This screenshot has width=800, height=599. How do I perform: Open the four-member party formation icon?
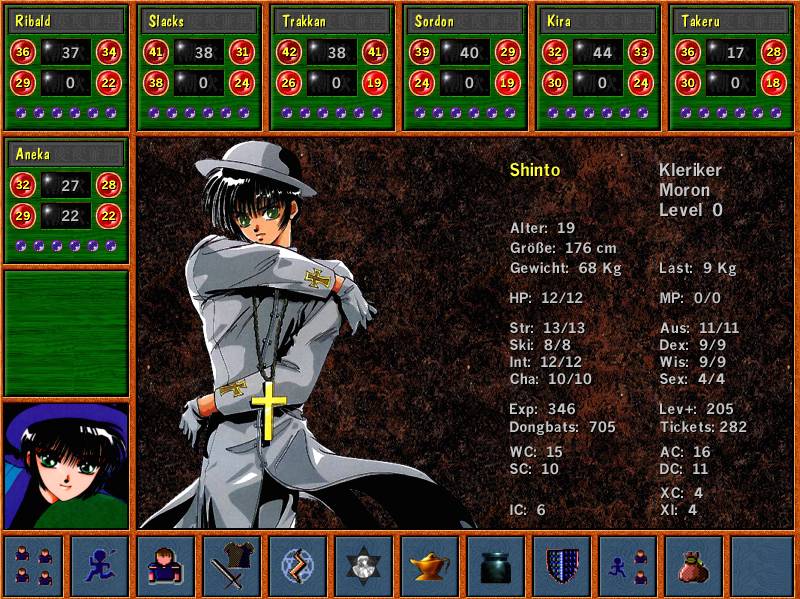coord(34,566)
